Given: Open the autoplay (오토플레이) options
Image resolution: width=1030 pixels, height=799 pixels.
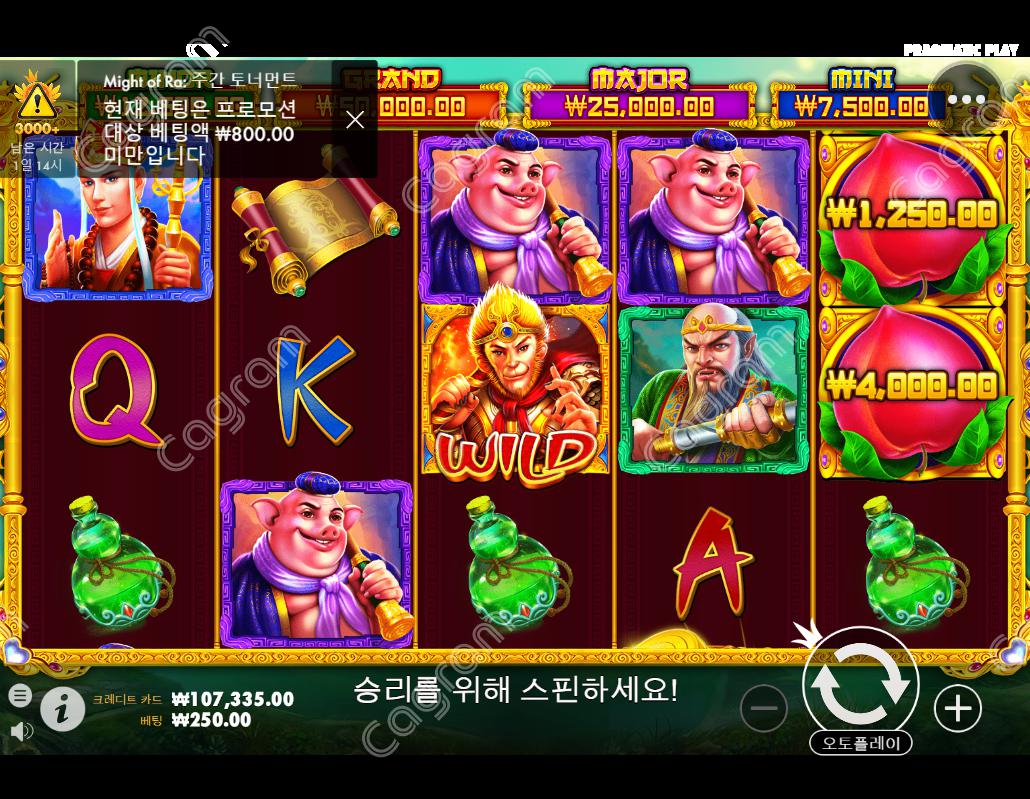Looking at the screenshot, I should tap(860, 743).
